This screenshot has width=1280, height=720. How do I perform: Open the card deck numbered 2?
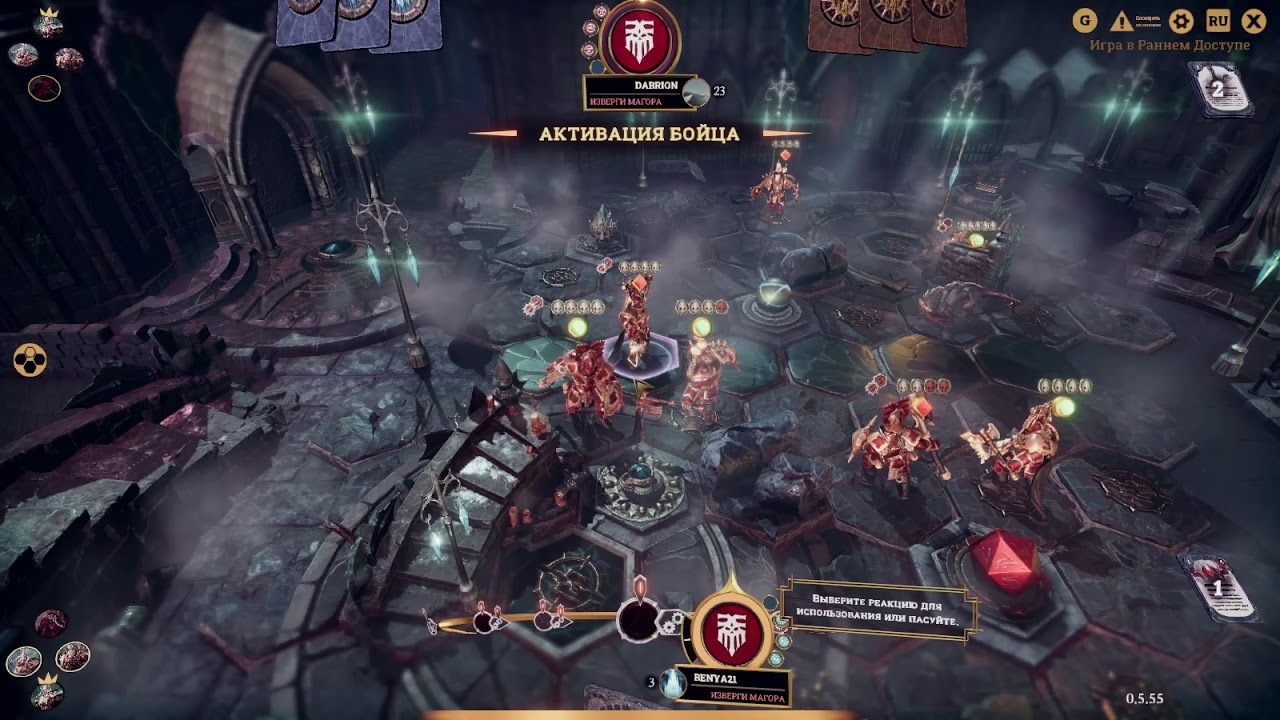coord(1218,90)
